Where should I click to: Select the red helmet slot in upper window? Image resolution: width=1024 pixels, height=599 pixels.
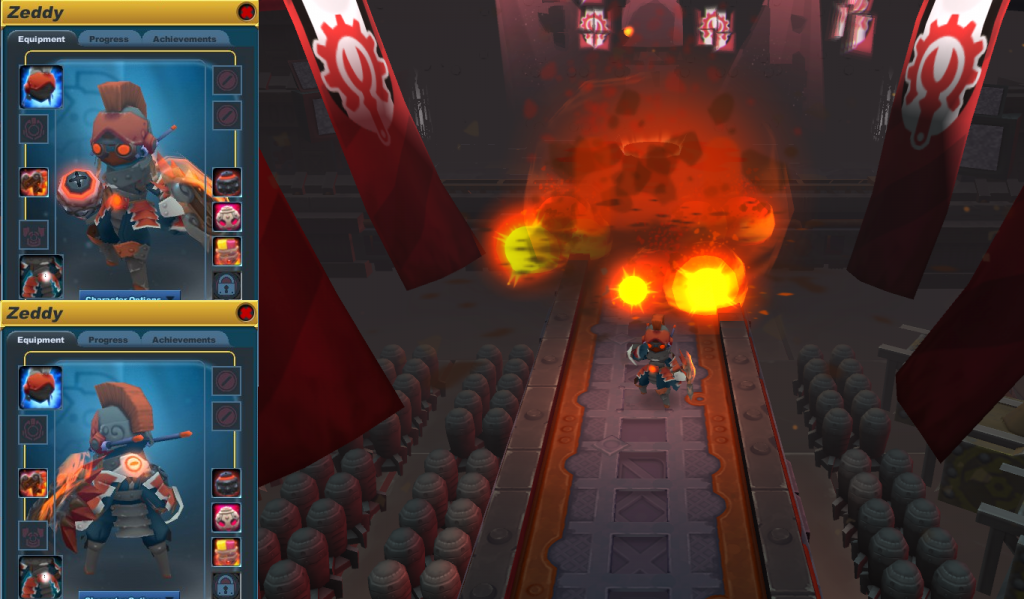[41, 87]
